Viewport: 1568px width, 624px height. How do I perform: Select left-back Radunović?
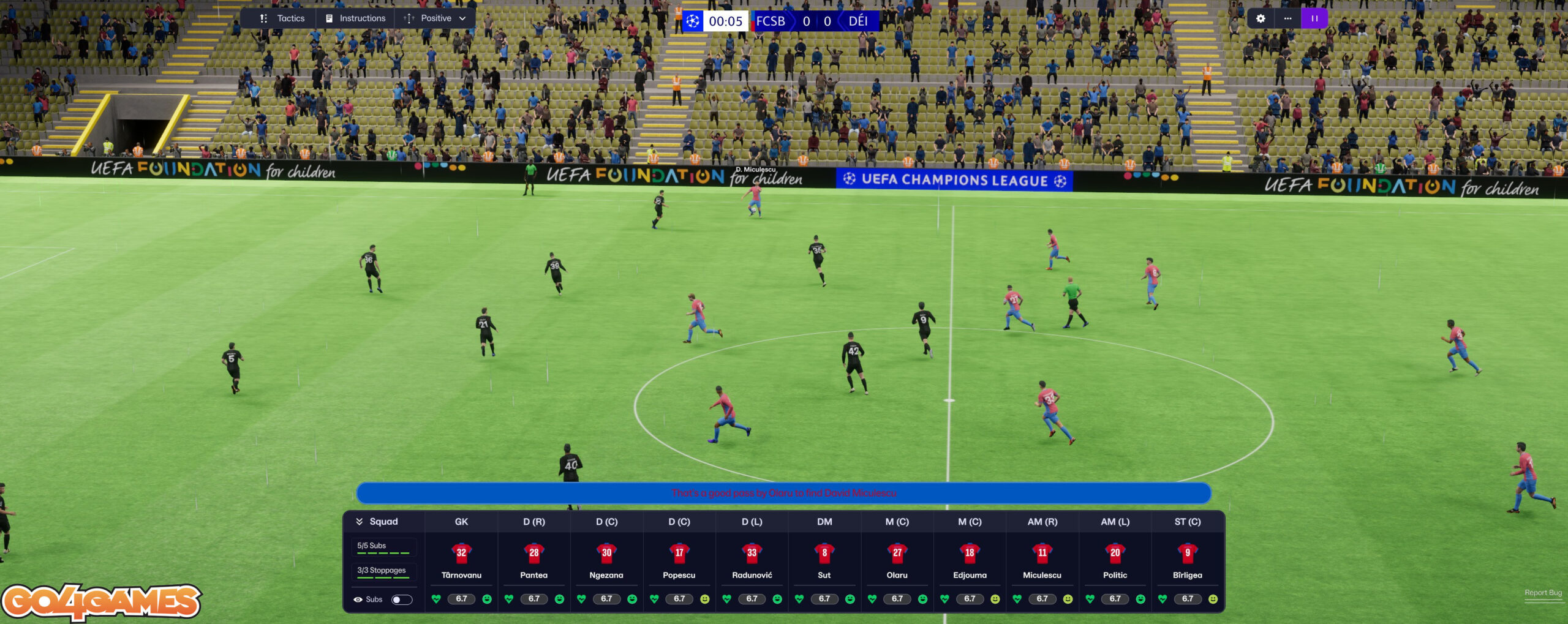[752, 553]
